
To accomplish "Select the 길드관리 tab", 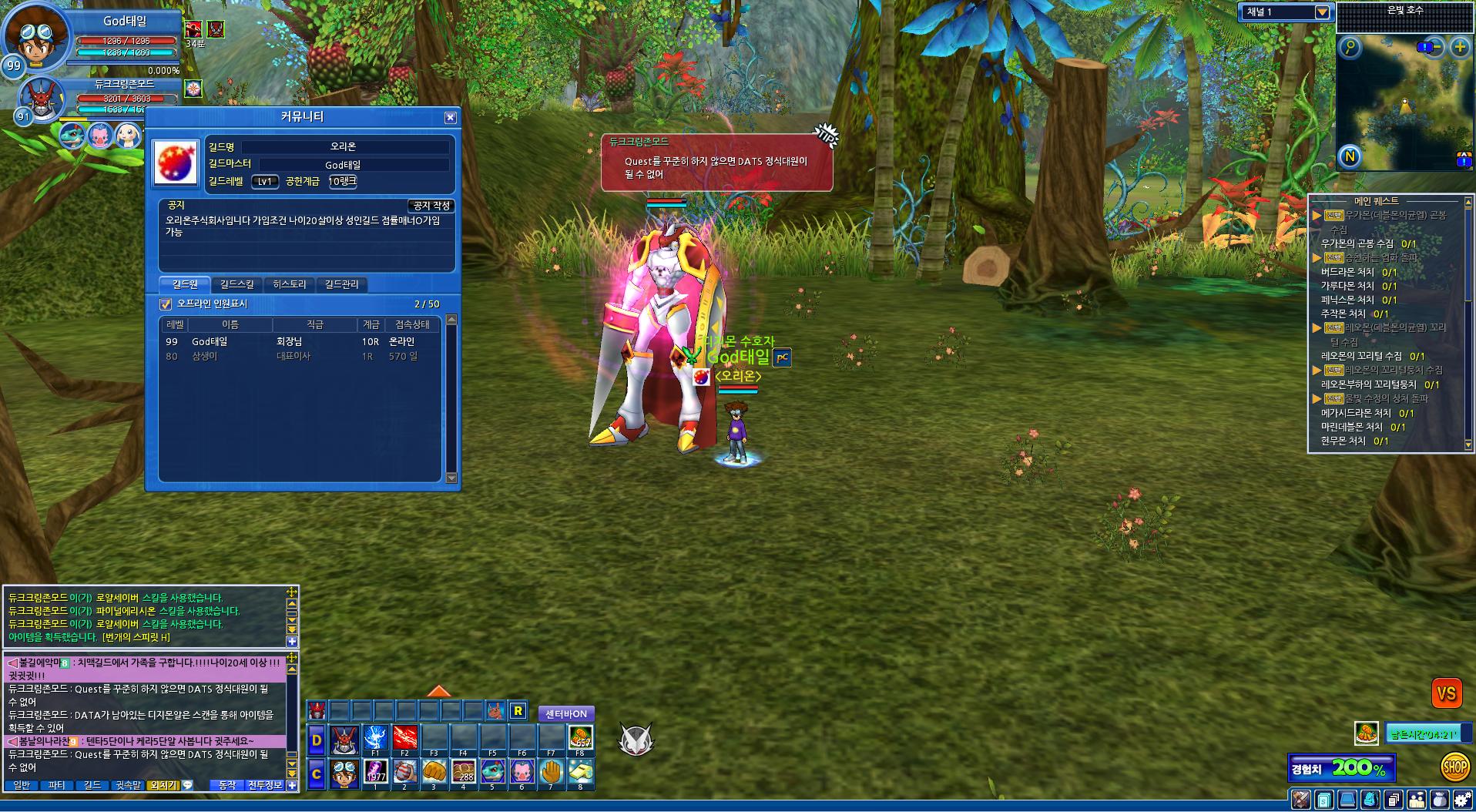I will tap(341, 285).
